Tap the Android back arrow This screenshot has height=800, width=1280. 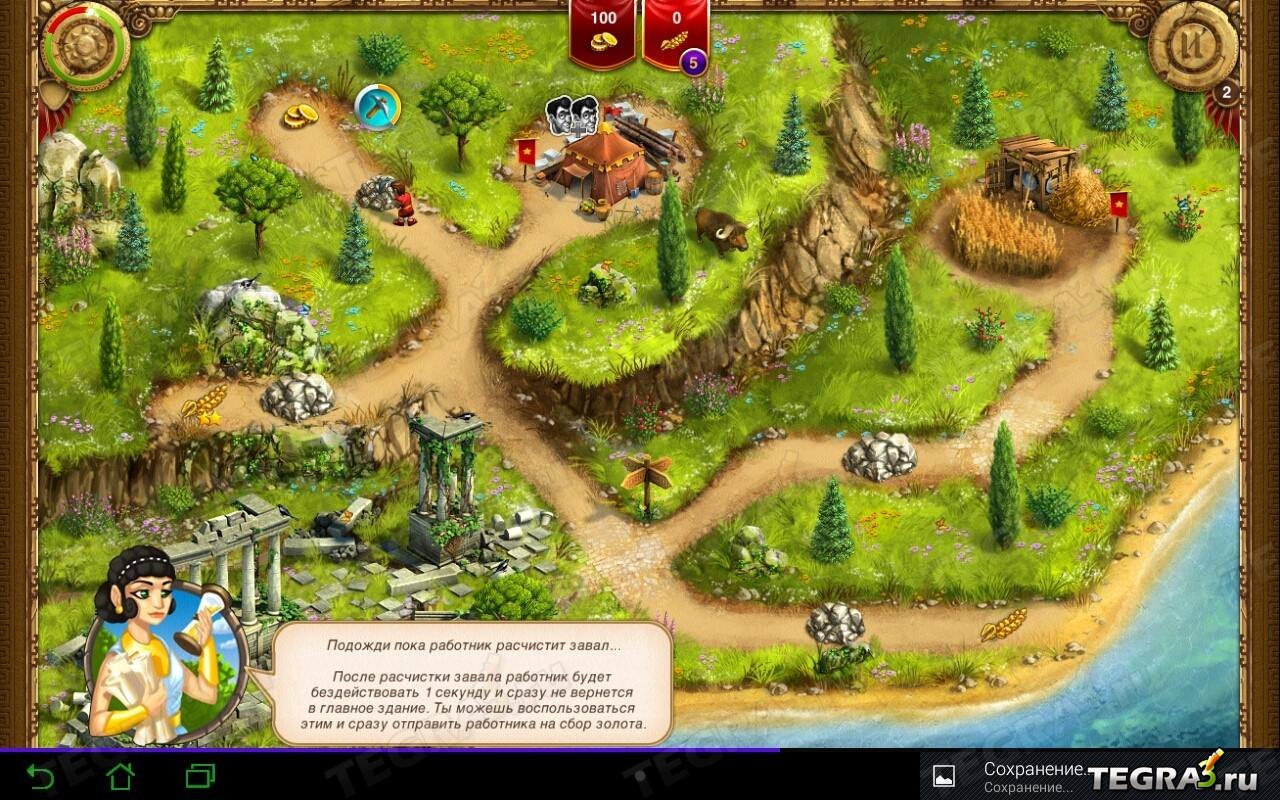41,775
